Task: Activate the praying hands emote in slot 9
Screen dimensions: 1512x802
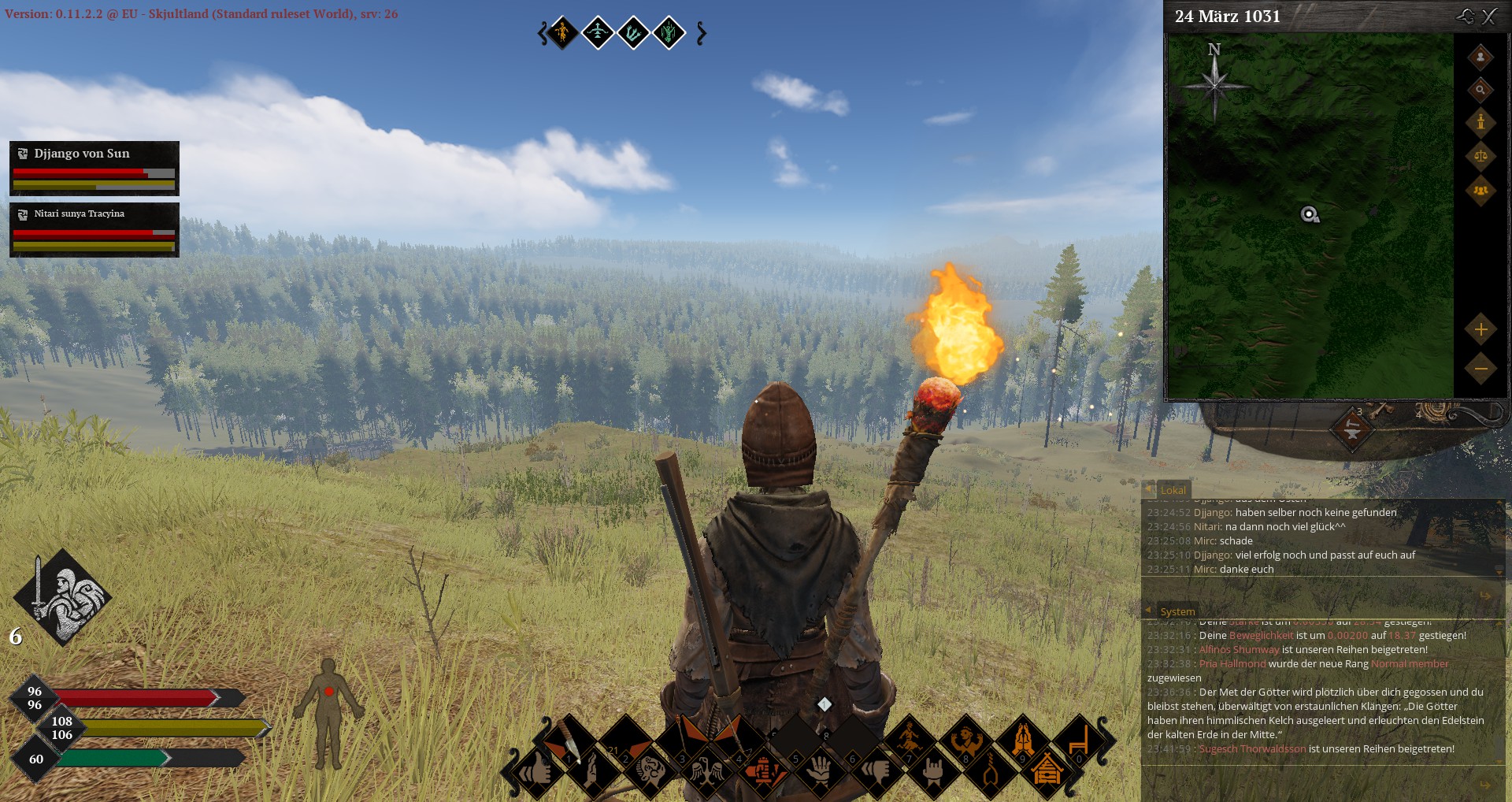Action: 1023,741
